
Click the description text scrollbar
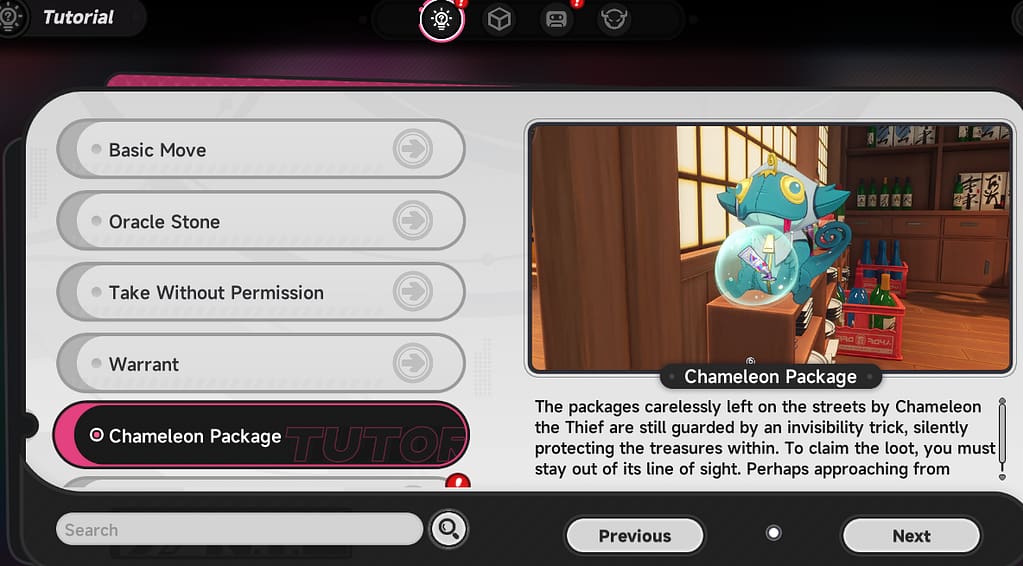[1002, 438]
